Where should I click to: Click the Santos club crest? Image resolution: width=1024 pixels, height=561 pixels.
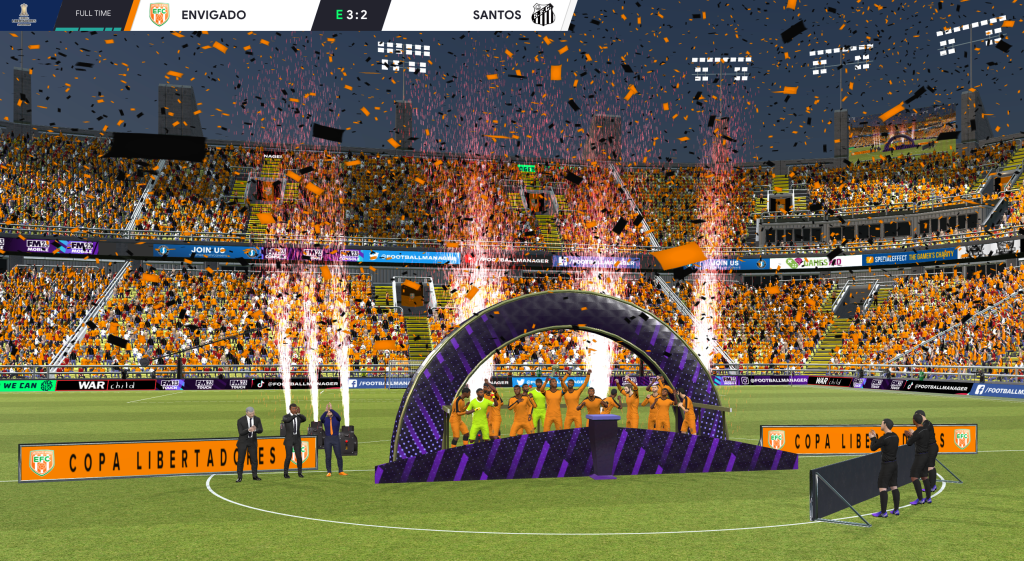[x=543, y=15]
